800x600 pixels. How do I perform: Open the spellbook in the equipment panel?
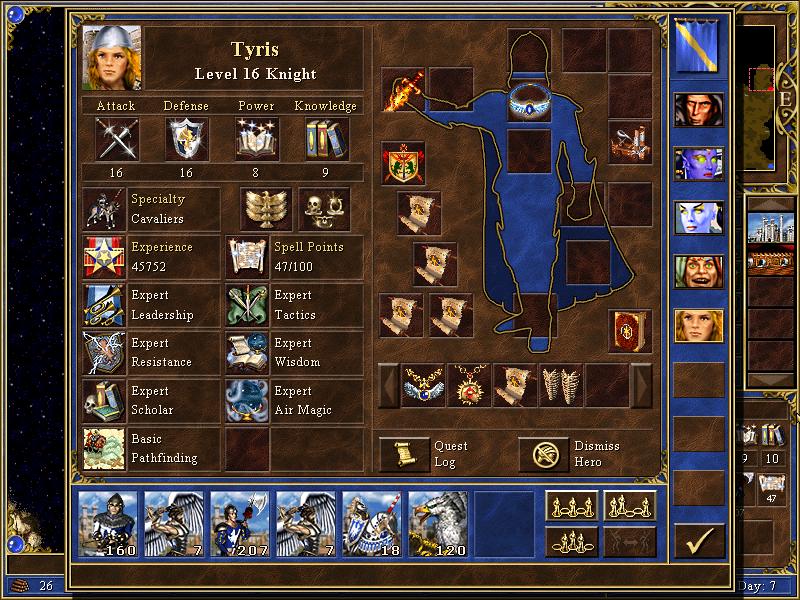[x=629, y=332]
